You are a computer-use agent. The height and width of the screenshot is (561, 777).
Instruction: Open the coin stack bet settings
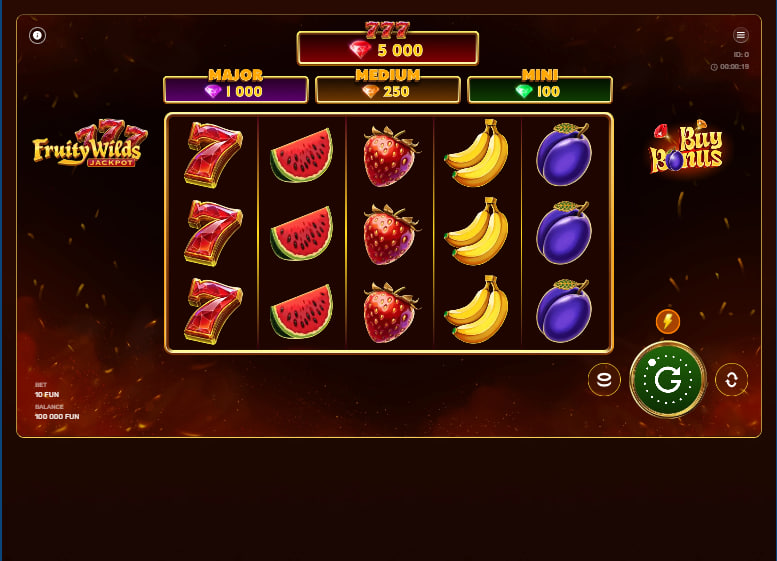(x=604, y=380)
